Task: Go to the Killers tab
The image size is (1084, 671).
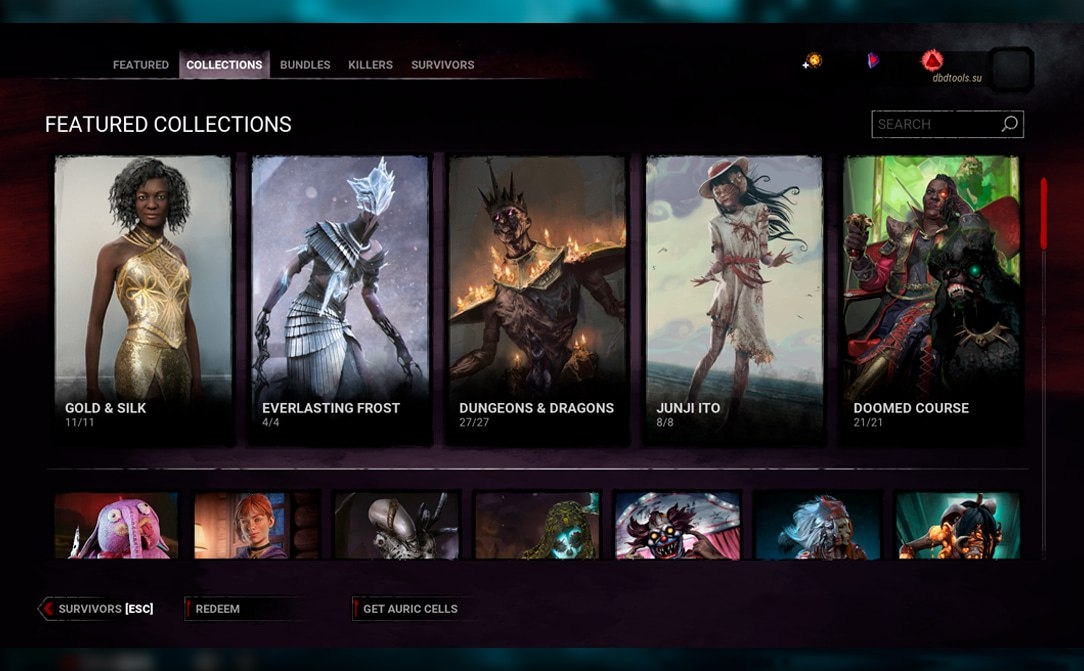Action: click(370, 65)
